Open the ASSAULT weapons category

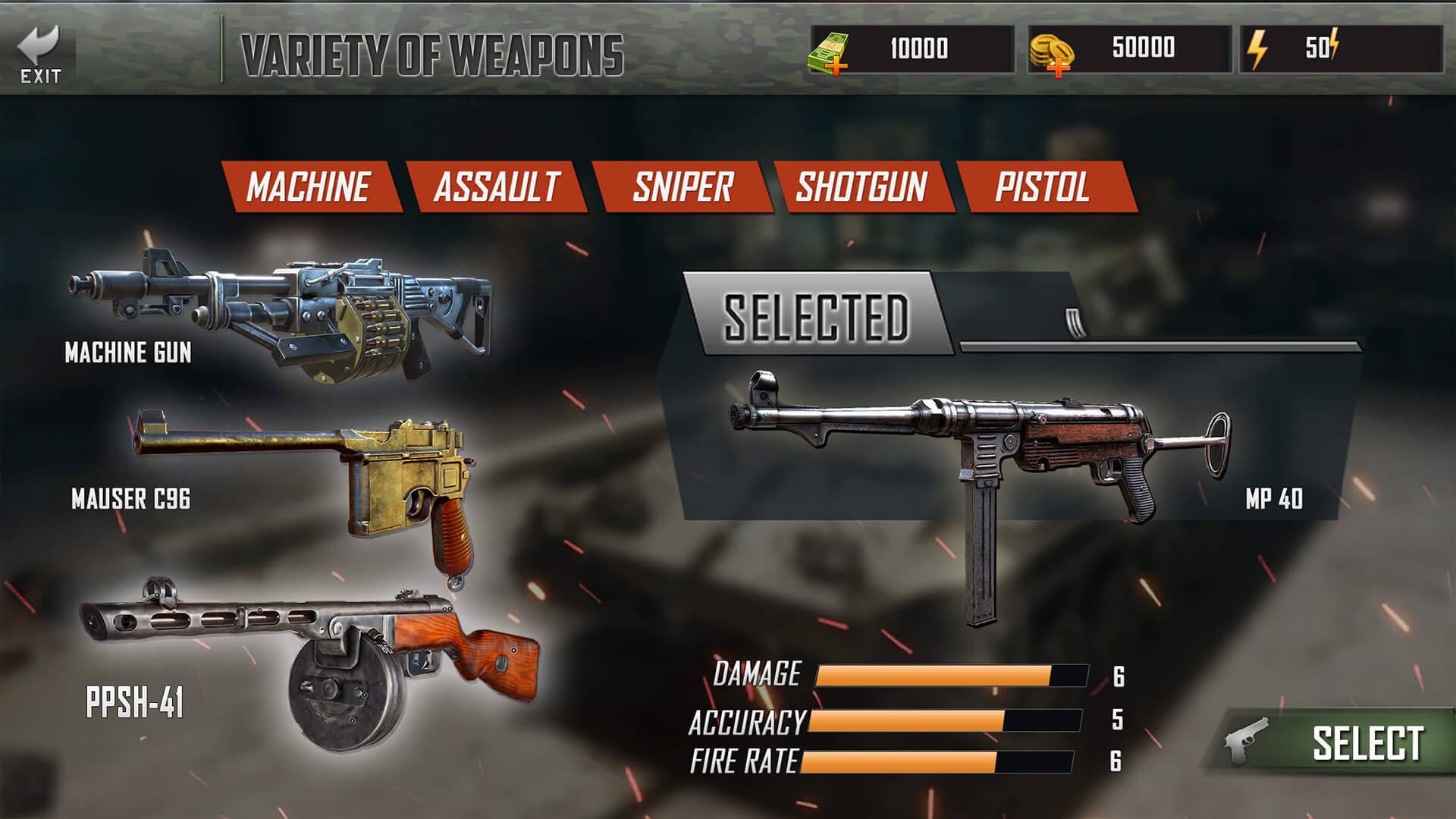(x=497, y=184)
